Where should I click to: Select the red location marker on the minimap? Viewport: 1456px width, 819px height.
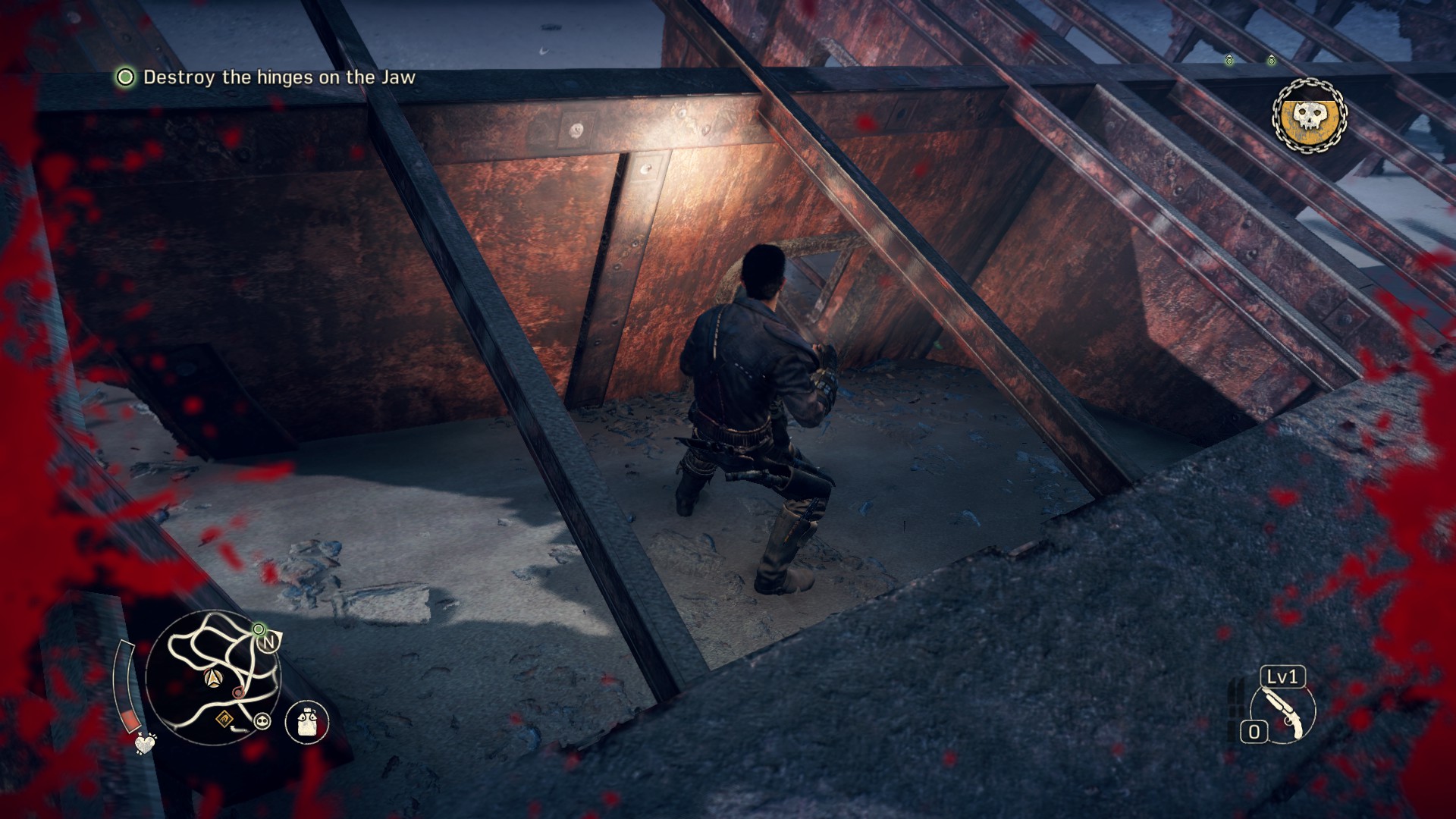click(237, 692)
